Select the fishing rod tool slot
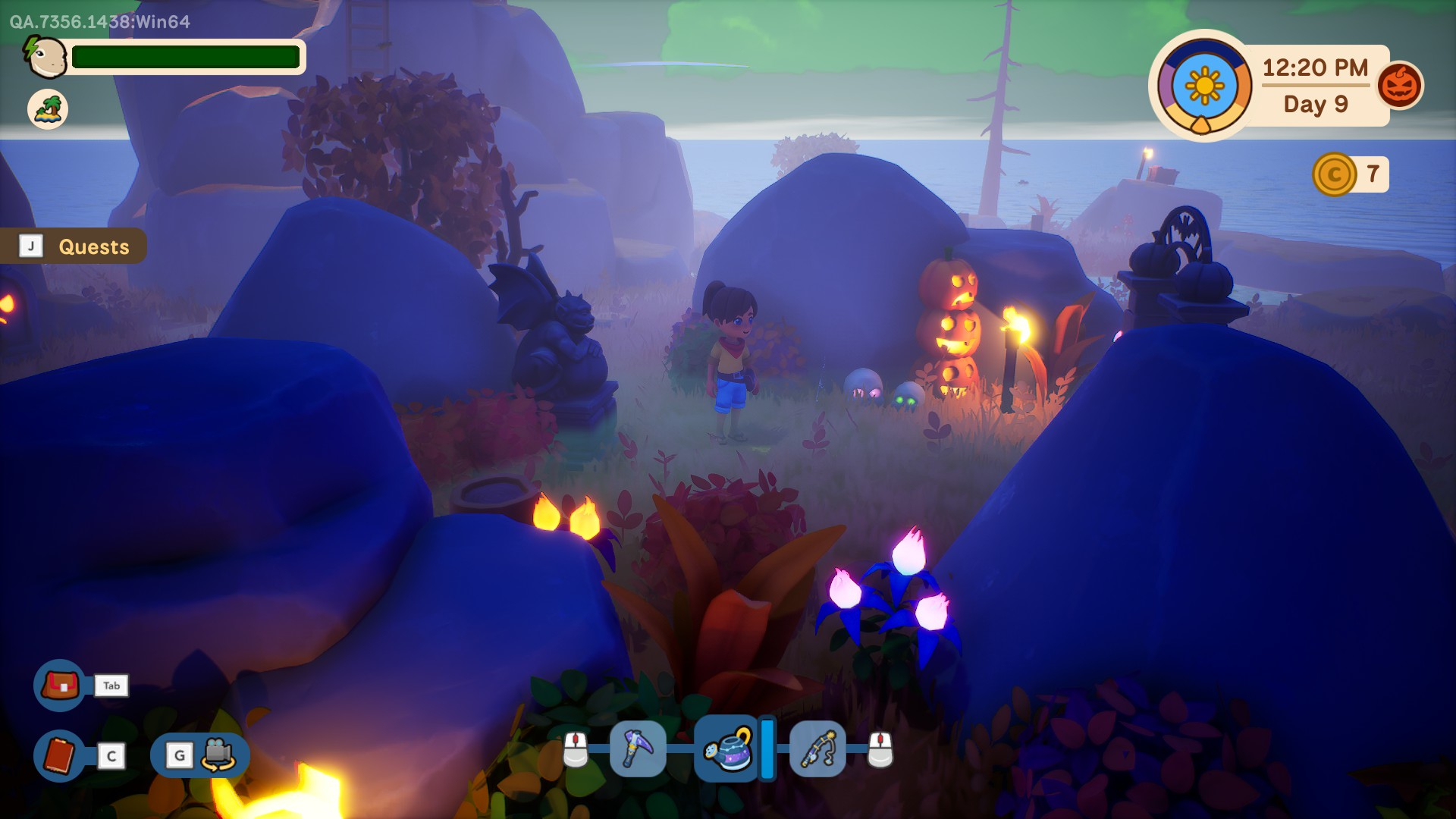Image resolution: width=1456 pixels, height=819 pixels. pos(817,749)
